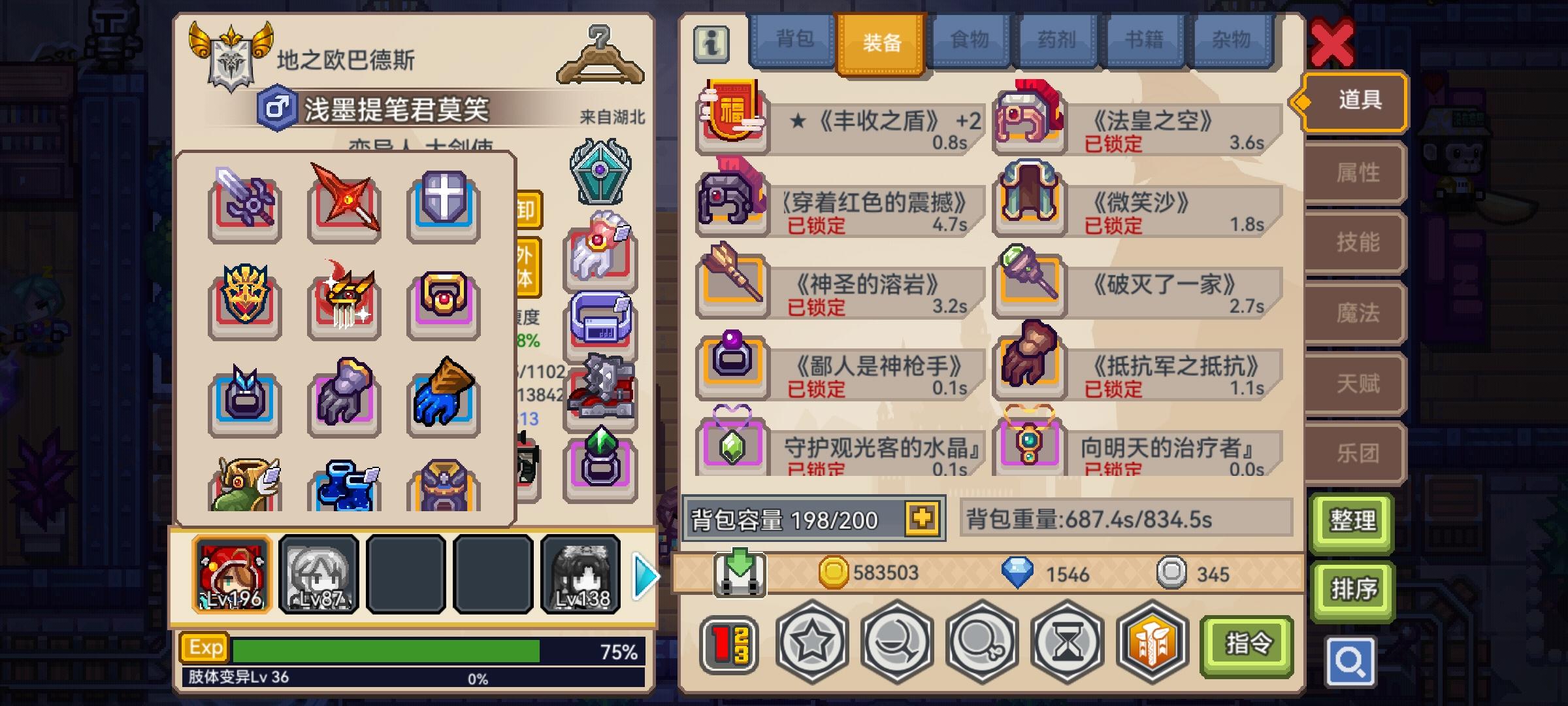Open the 属性 sidebar tab

[1352, 173]
